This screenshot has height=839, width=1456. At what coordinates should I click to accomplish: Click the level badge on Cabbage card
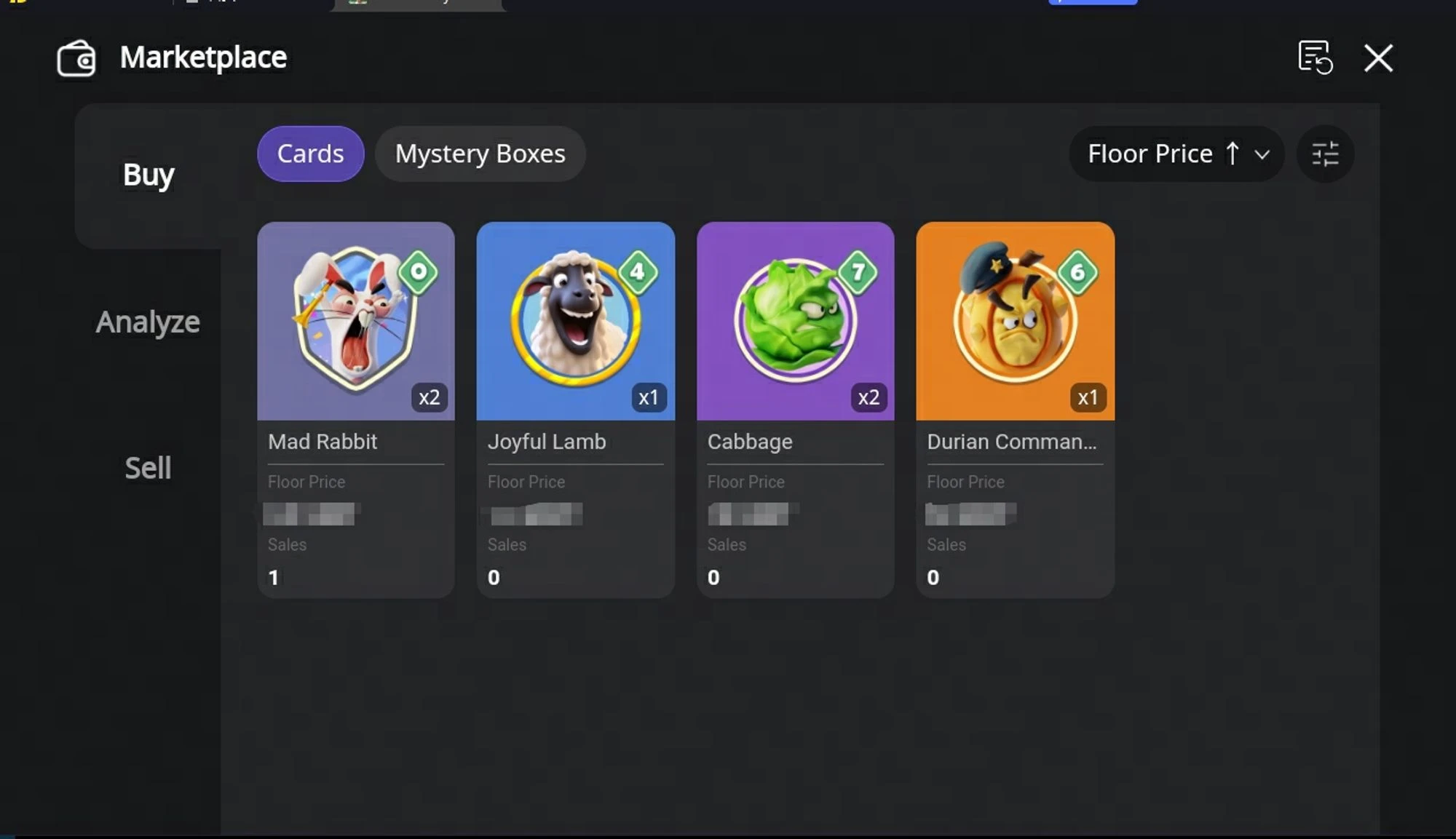point(857,272)
